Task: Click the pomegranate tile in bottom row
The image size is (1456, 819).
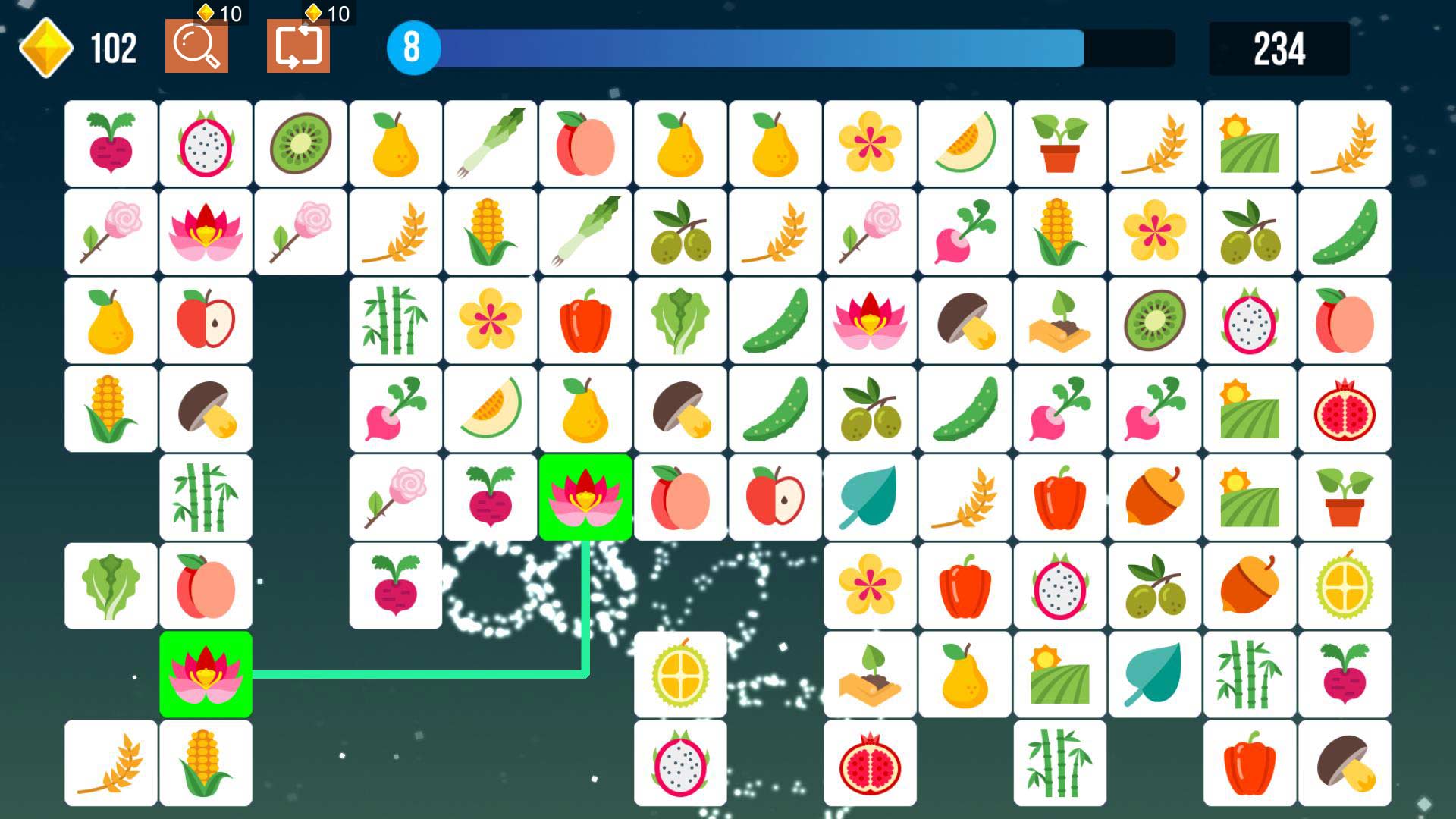Action: click(869, 763)
